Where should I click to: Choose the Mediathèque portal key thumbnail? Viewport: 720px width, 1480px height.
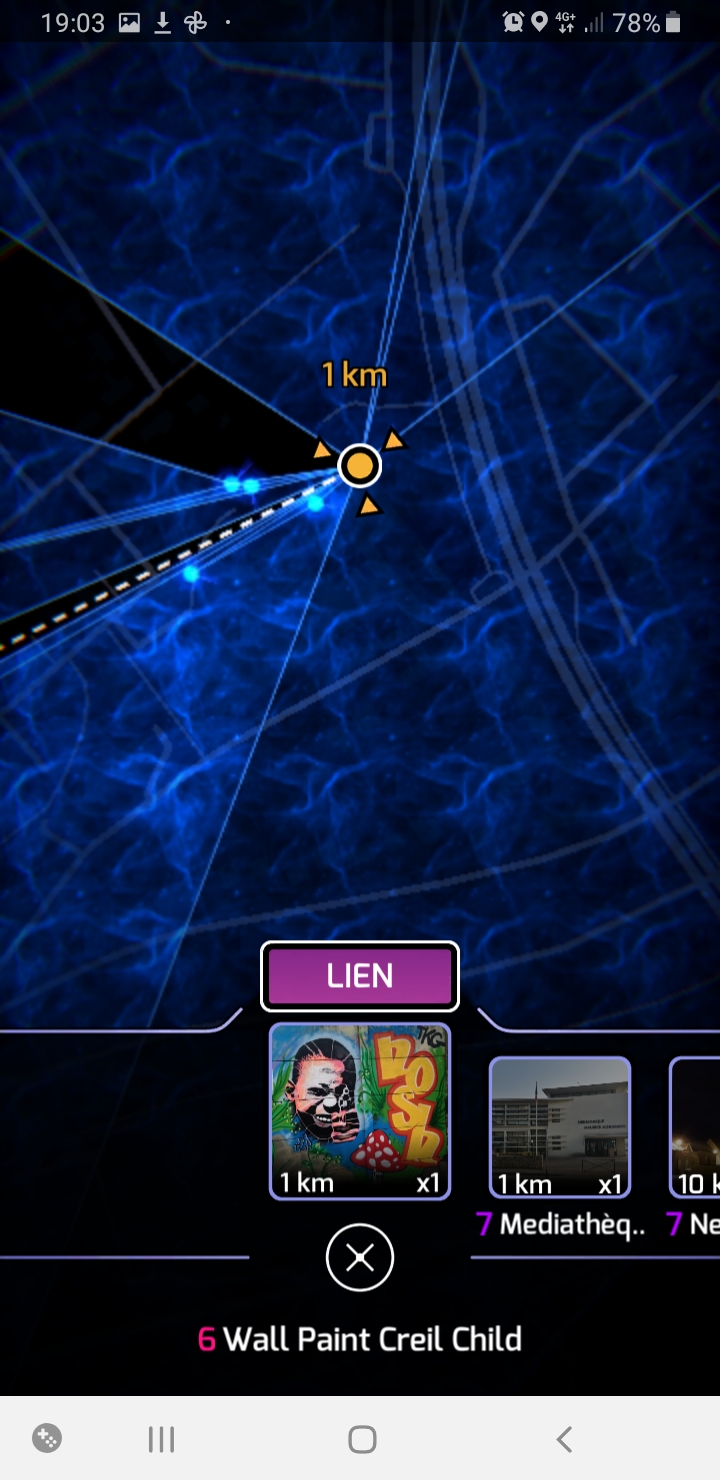tap(560, 1127)
